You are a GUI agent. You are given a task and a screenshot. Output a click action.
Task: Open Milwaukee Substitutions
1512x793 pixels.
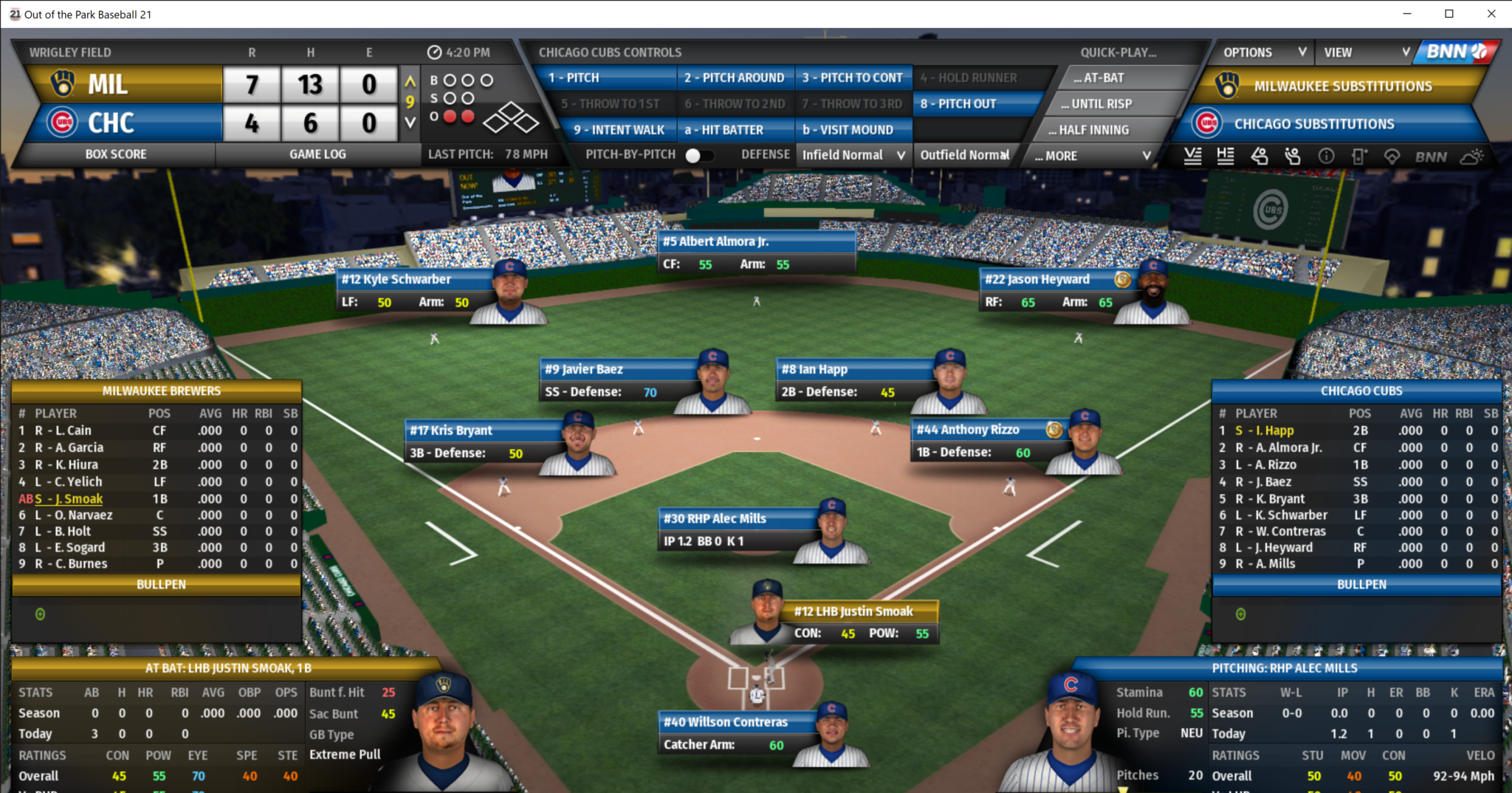[x=1342, y=86]
